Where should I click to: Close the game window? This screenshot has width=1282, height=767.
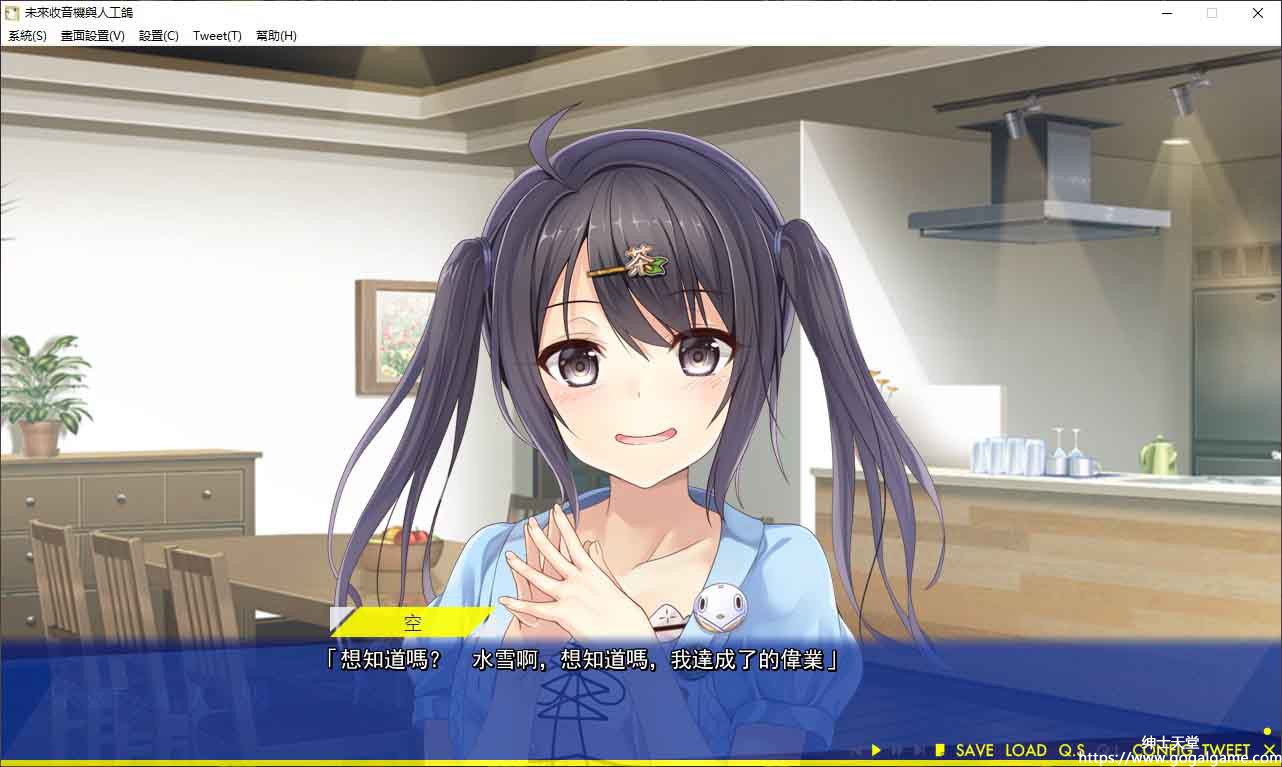(1258, 13)
